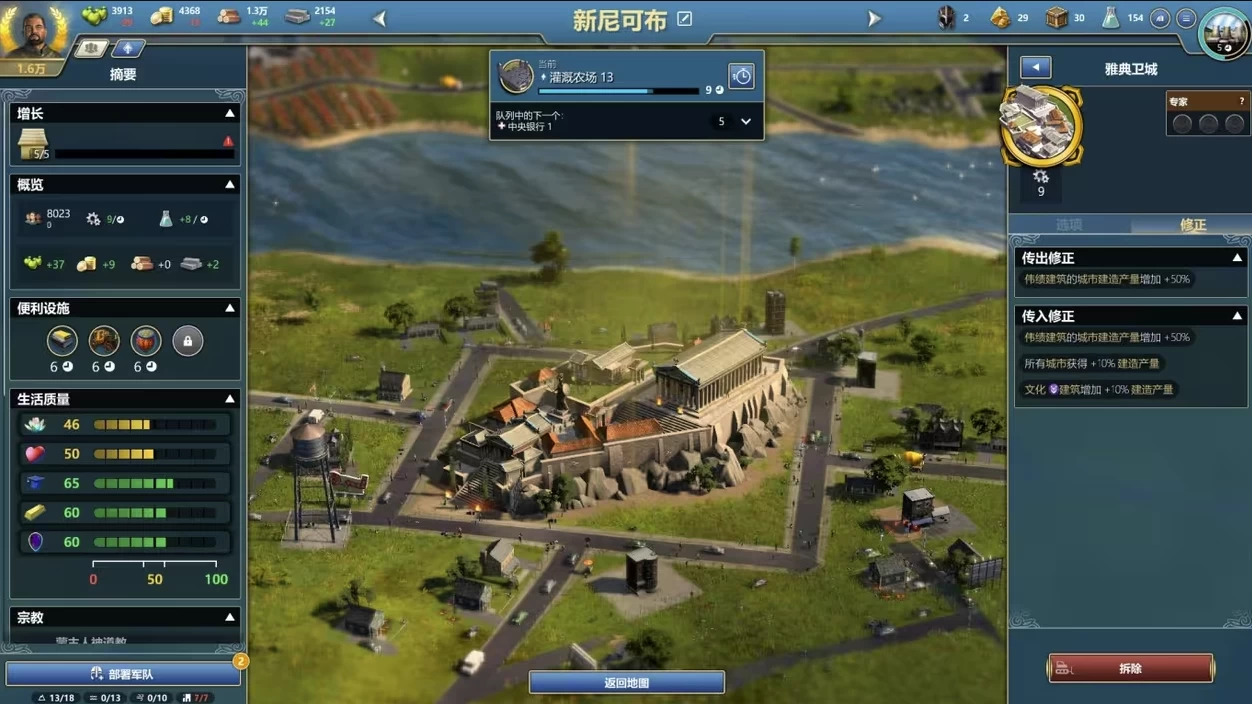
Task: Click the leader portrait
Action: (x=35, y=32)
